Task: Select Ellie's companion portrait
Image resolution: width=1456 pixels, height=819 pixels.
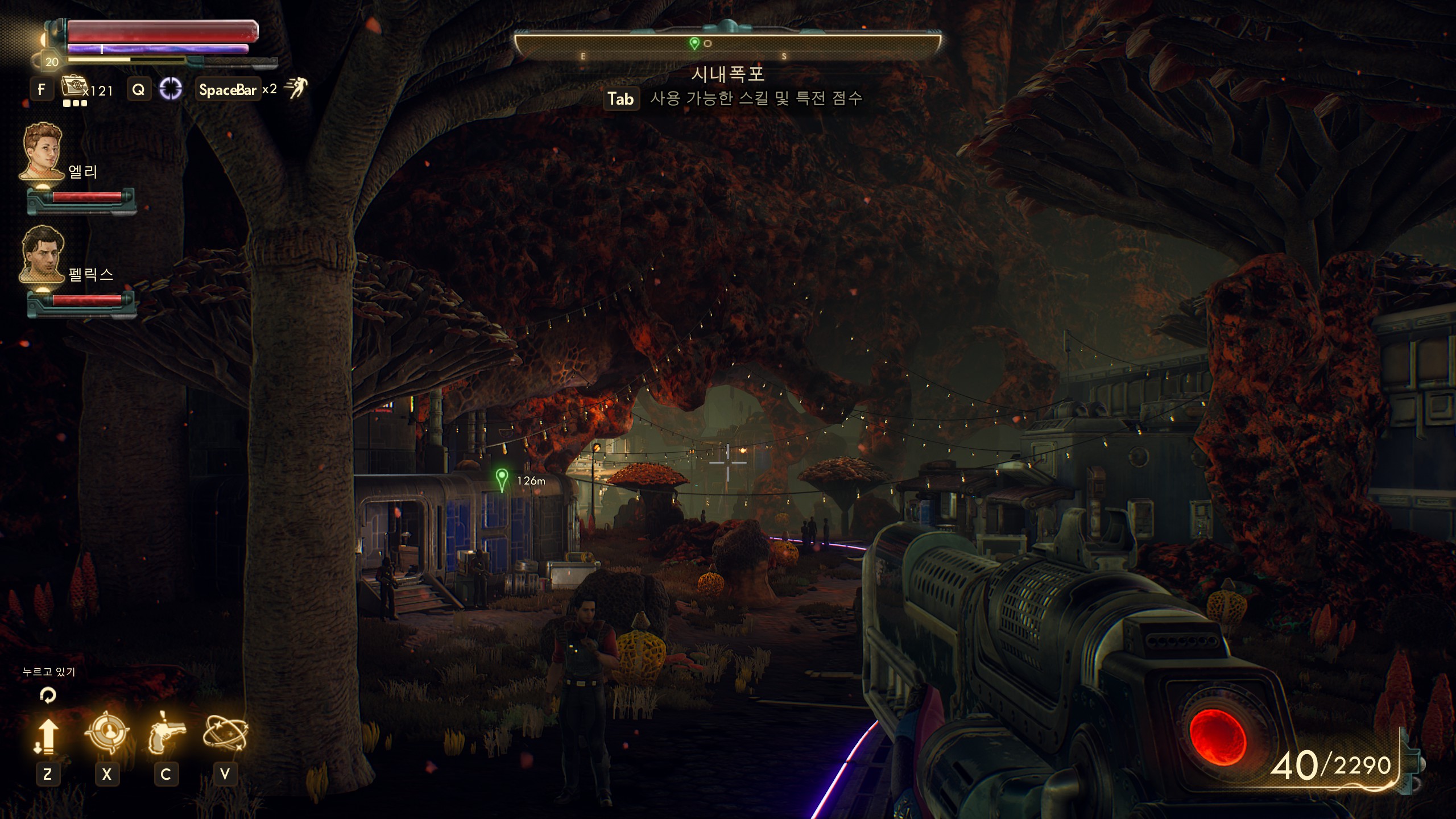Action: pos(42,151)
